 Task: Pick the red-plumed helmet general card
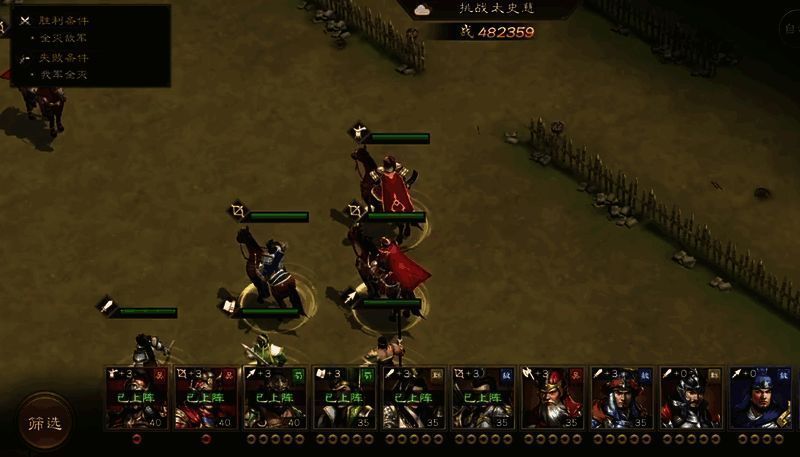pos(622,398)
